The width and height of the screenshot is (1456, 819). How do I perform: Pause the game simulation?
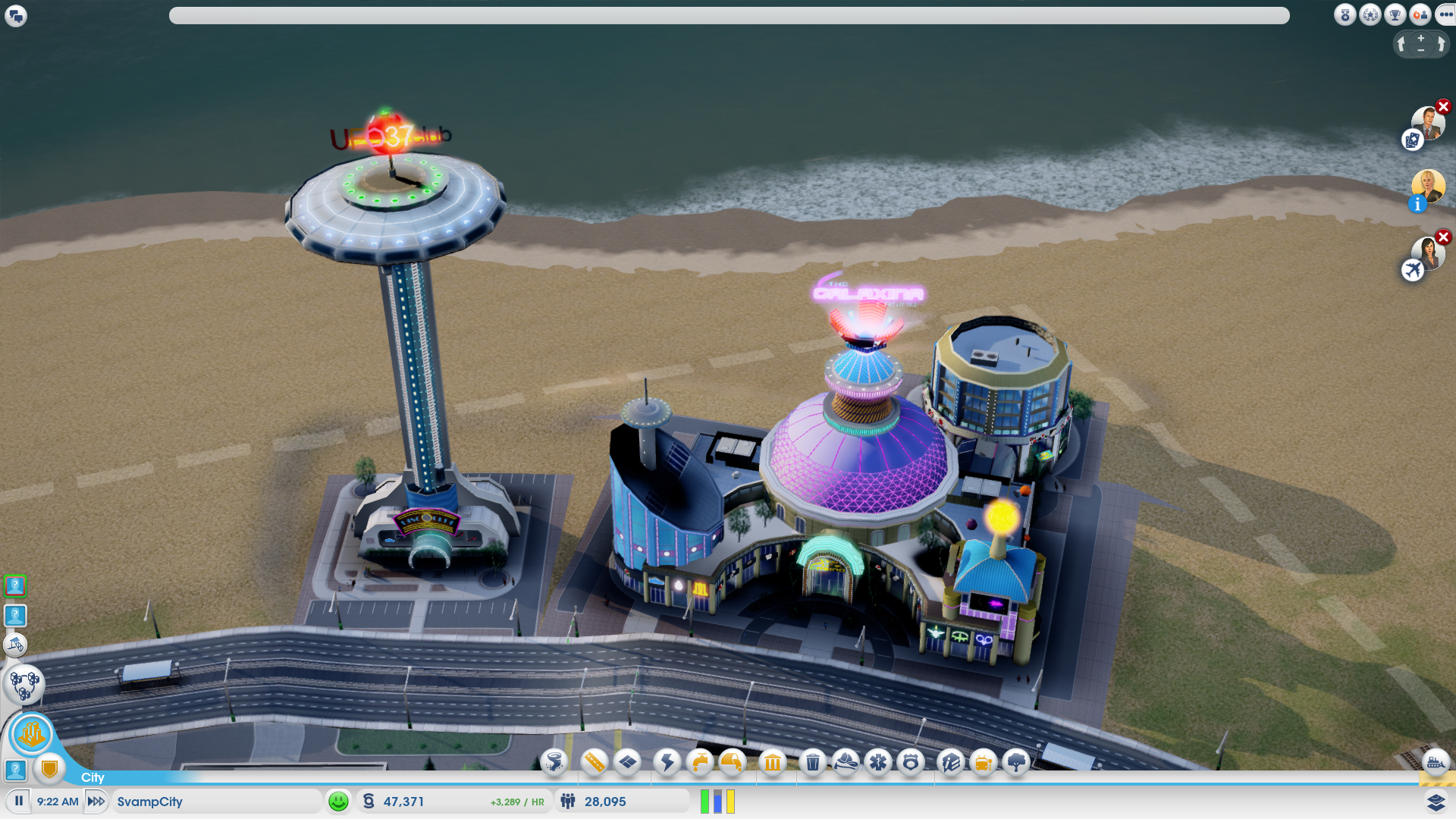point(19,801)
